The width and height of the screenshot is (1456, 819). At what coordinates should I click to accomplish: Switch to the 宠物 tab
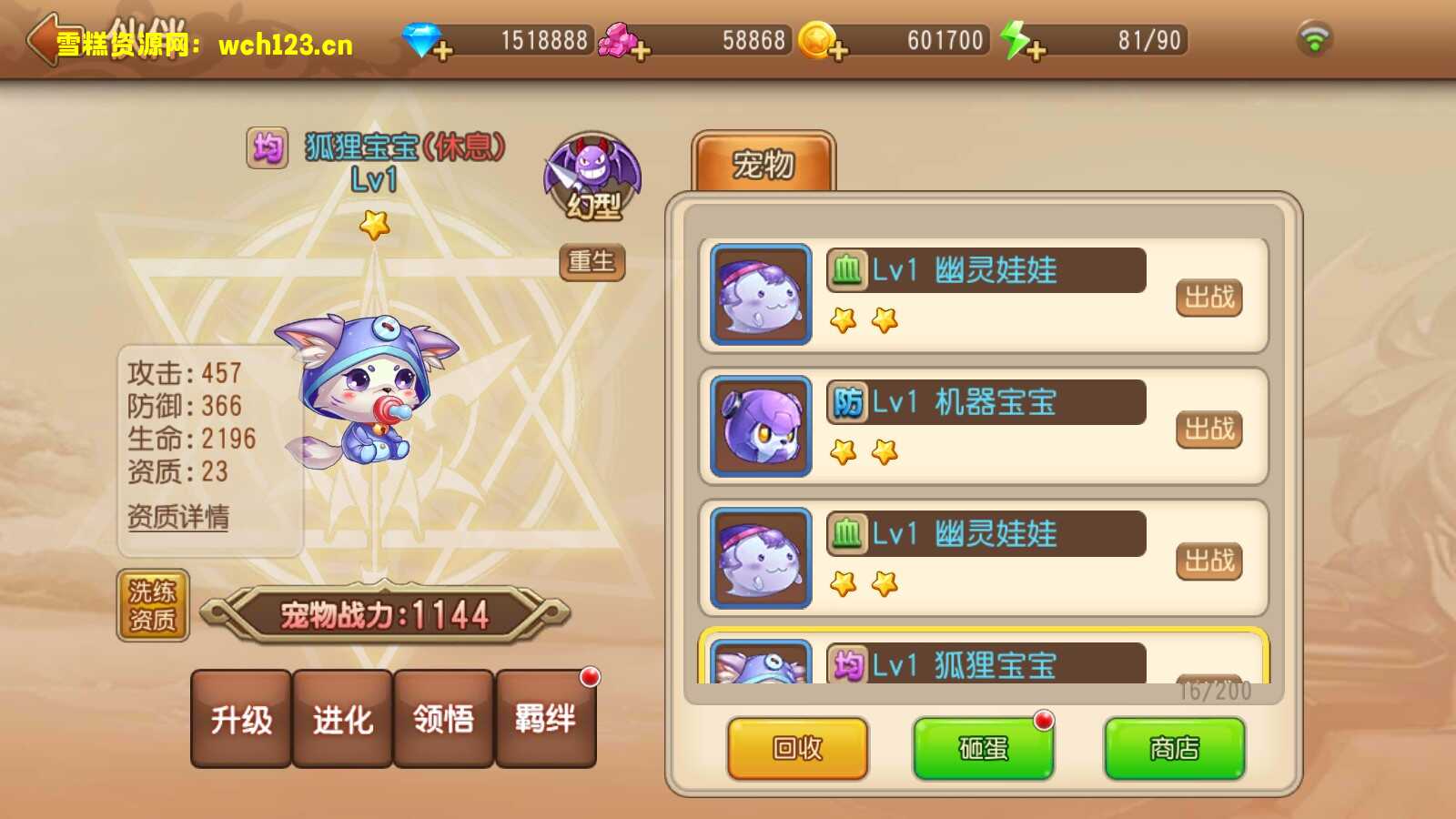tap(763, 165)
